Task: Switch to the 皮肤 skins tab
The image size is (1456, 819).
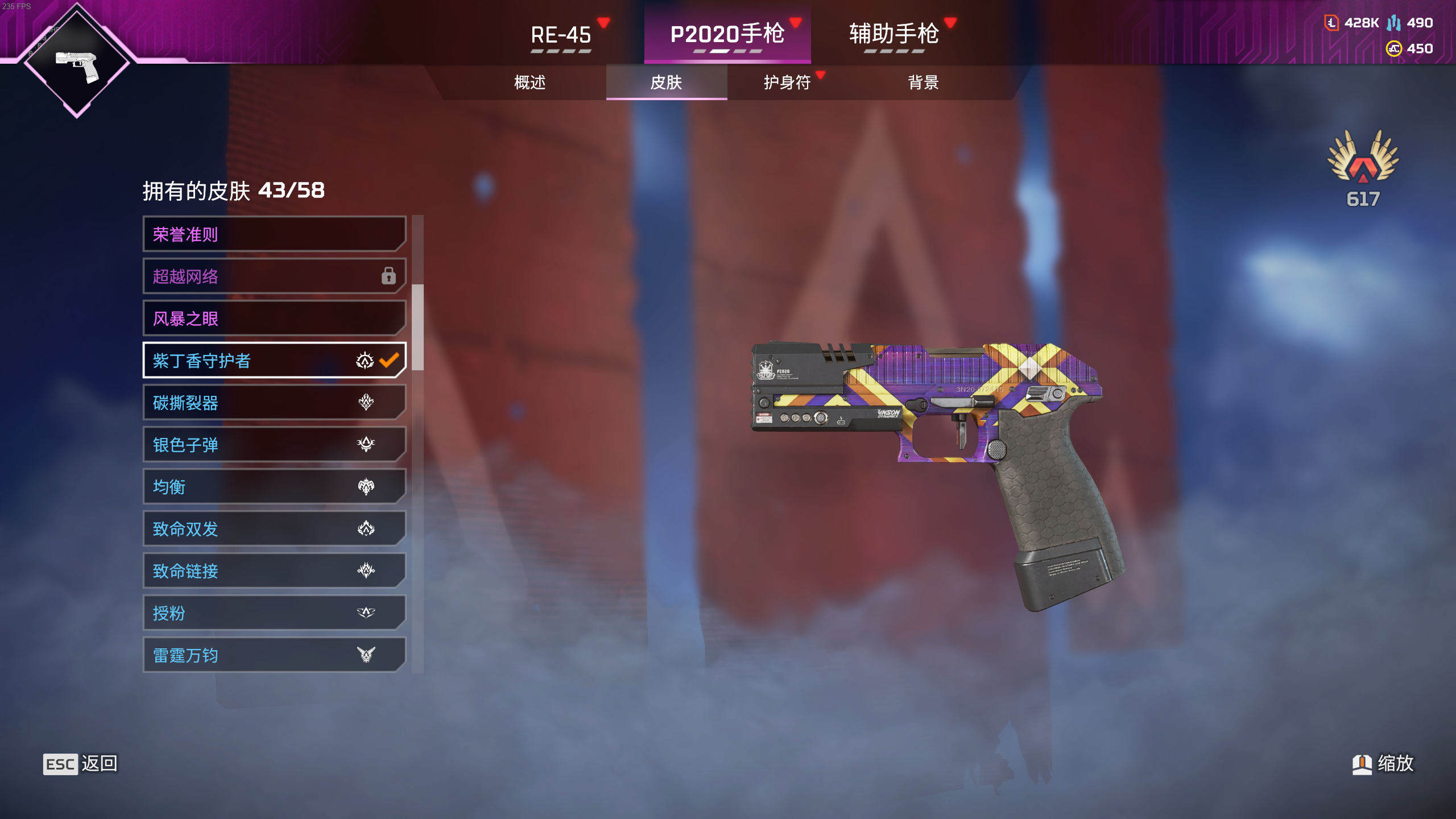Action: (666, 82)
